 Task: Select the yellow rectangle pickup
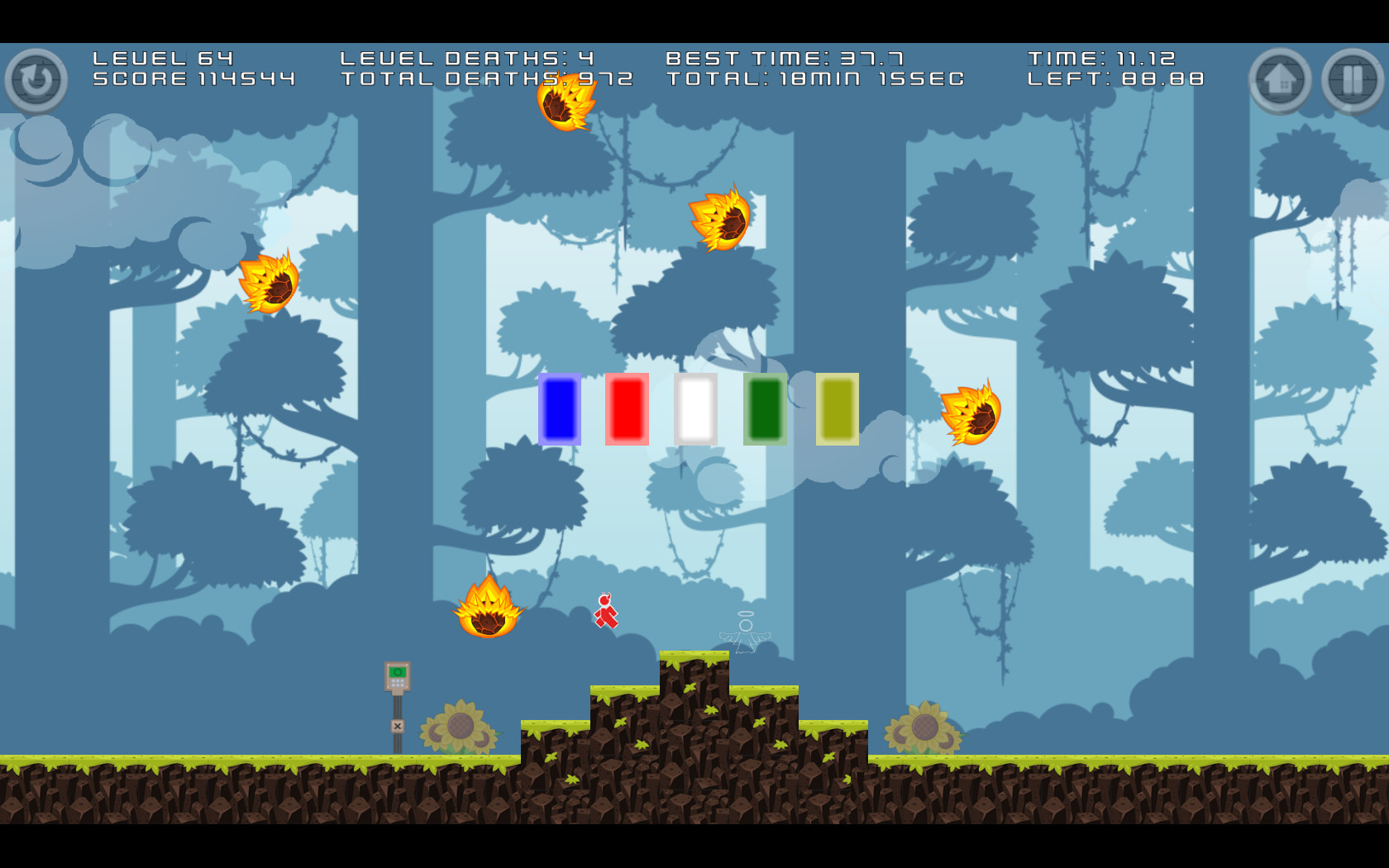pyautogui.click(x=837, y=409)
